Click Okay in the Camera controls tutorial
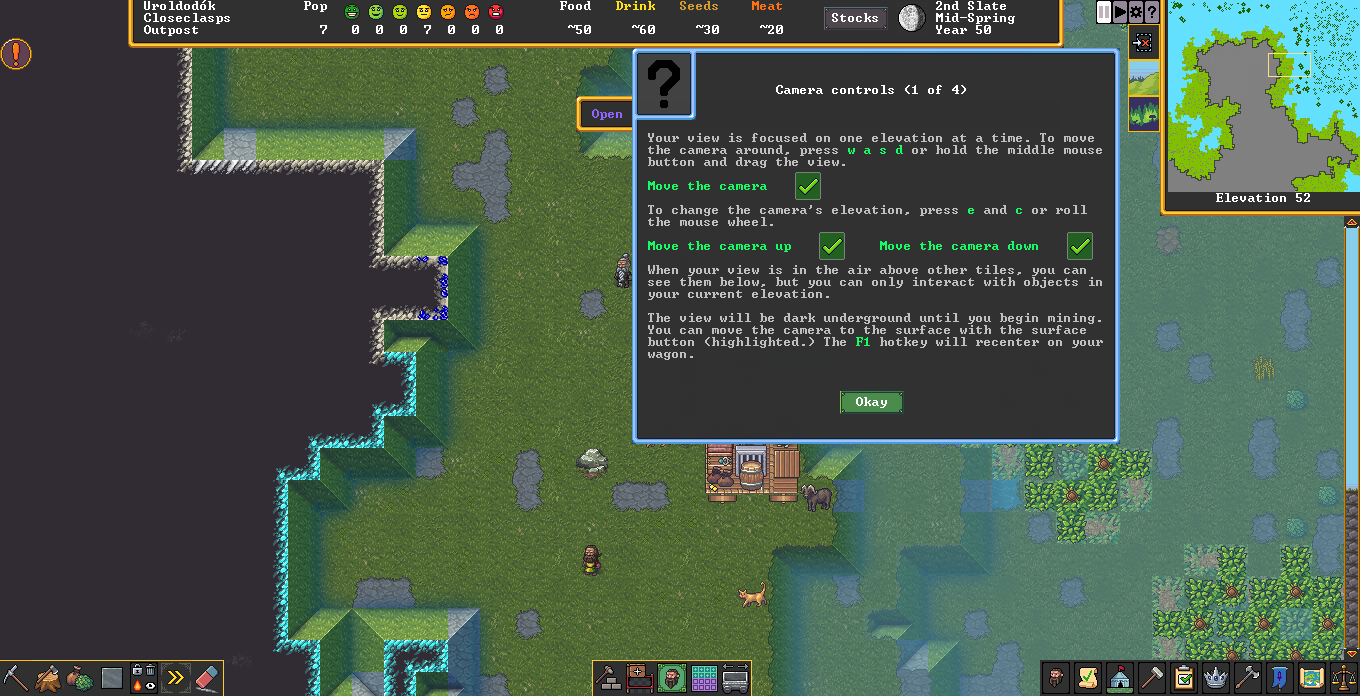 (871, 402)
